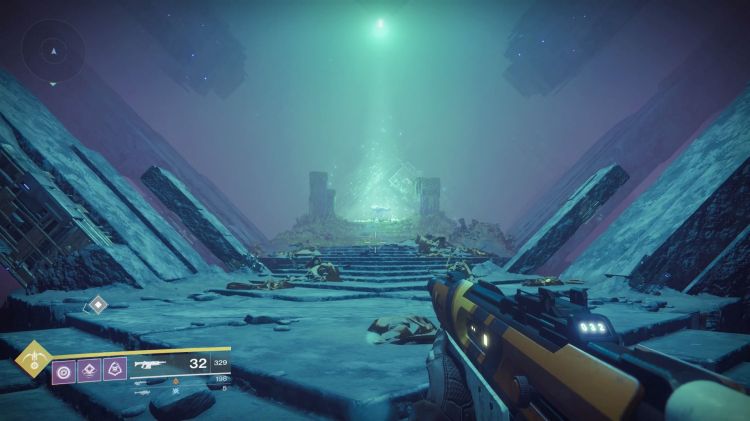Use the class ability icon

tap(115, 370)
